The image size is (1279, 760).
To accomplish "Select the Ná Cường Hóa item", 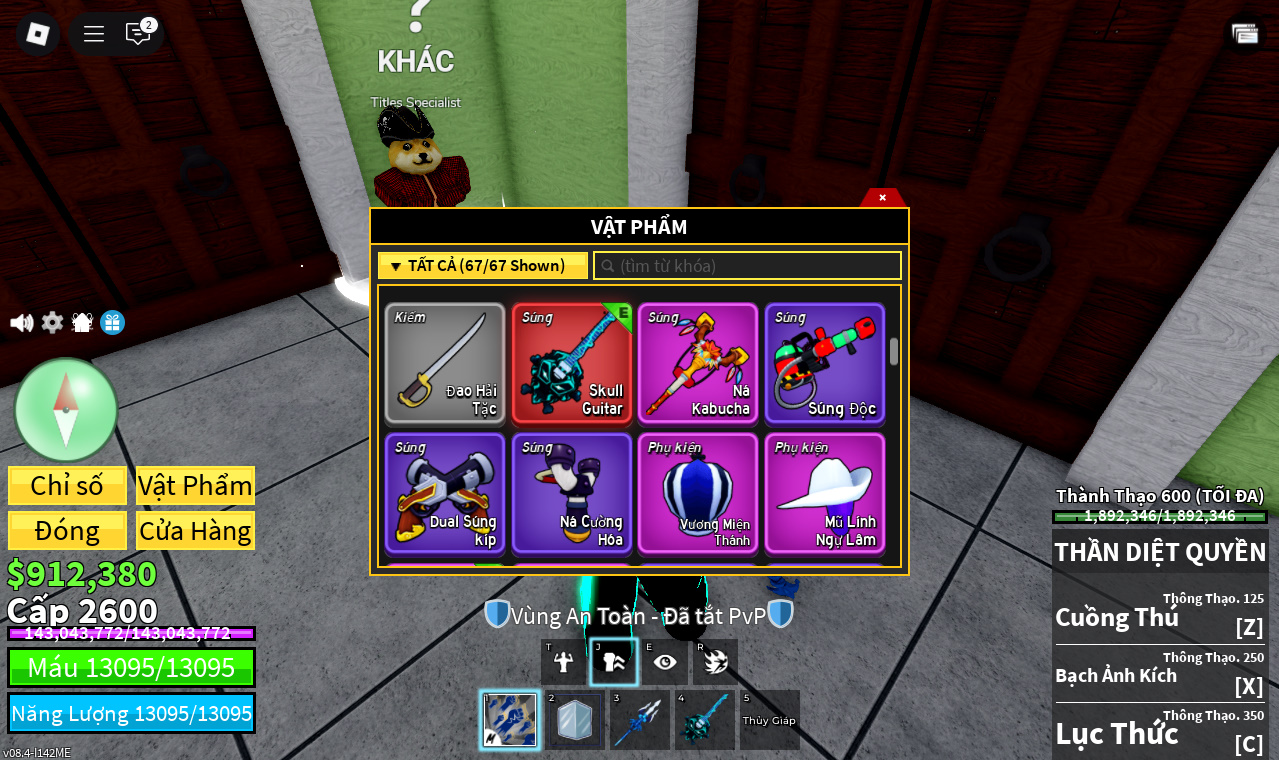I will pos(572,493).
